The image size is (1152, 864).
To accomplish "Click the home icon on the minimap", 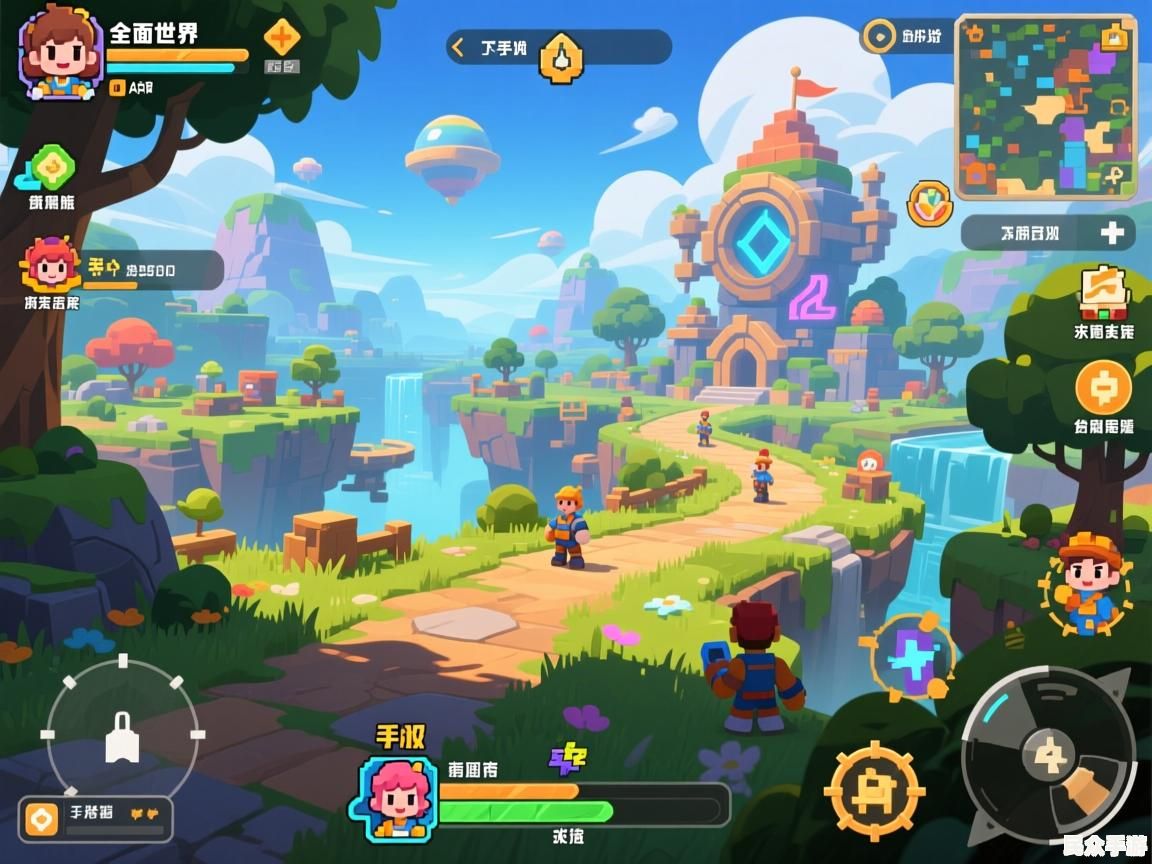I will click(x=1115, y=38).
